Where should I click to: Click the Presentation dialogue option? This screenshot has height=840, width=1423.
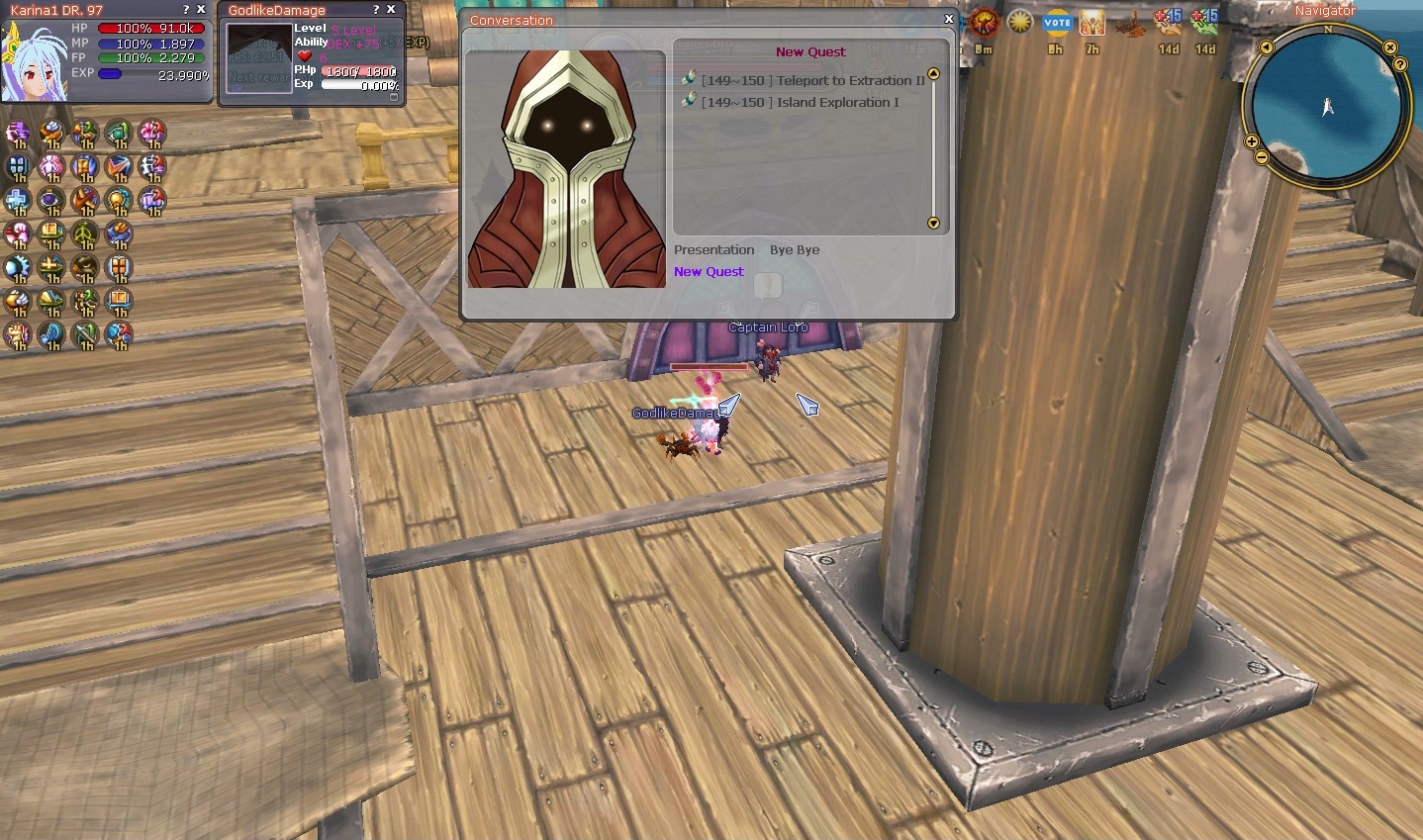pyautogui.click(x=713, y=250)
